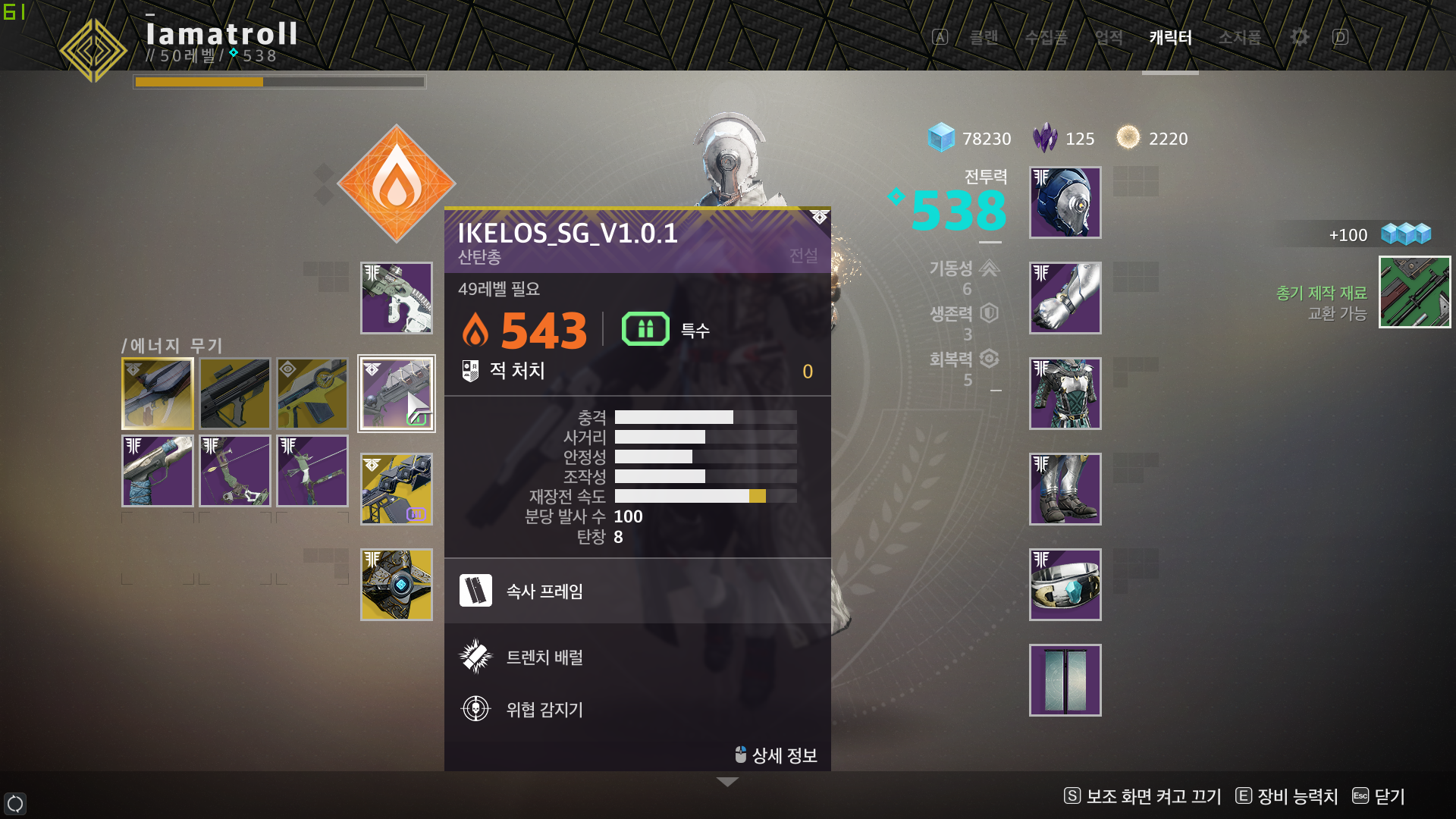
Task: Show 상세 정보 for the IKELOS shotgun
Action: click(777, 755)
